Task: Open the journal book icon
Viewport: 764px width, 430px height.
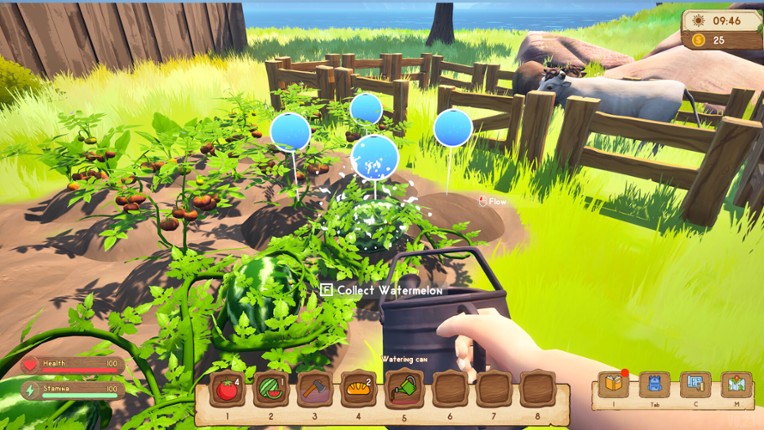Action: (x=614, y=384)
